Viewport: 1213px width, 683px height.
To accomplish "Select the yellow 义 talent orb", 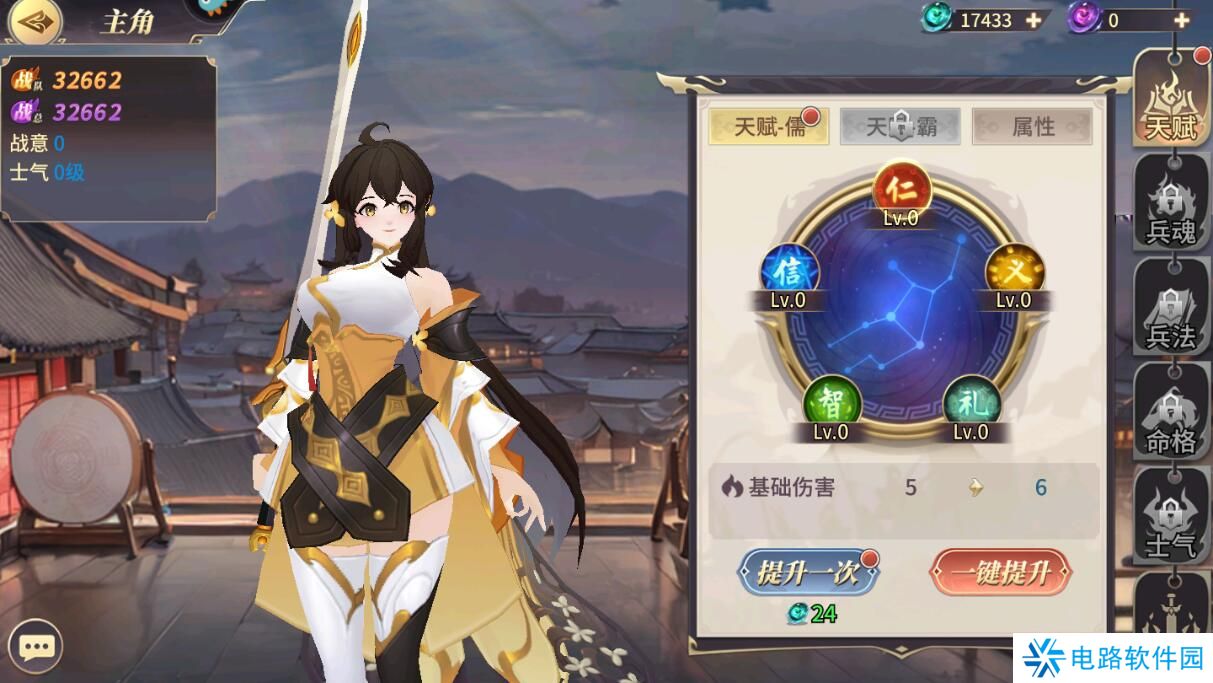I will [1014, 272].
